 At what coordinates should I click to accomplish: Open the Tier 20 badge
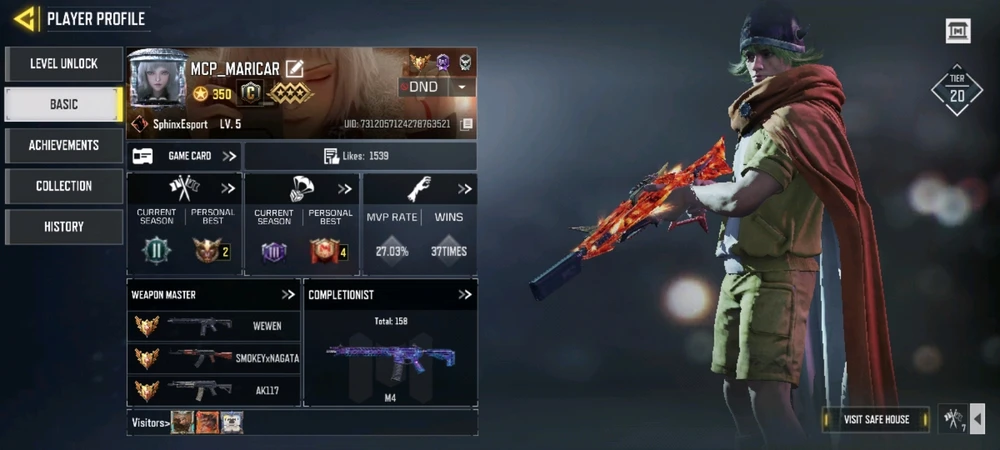click(x=957, y=90)
